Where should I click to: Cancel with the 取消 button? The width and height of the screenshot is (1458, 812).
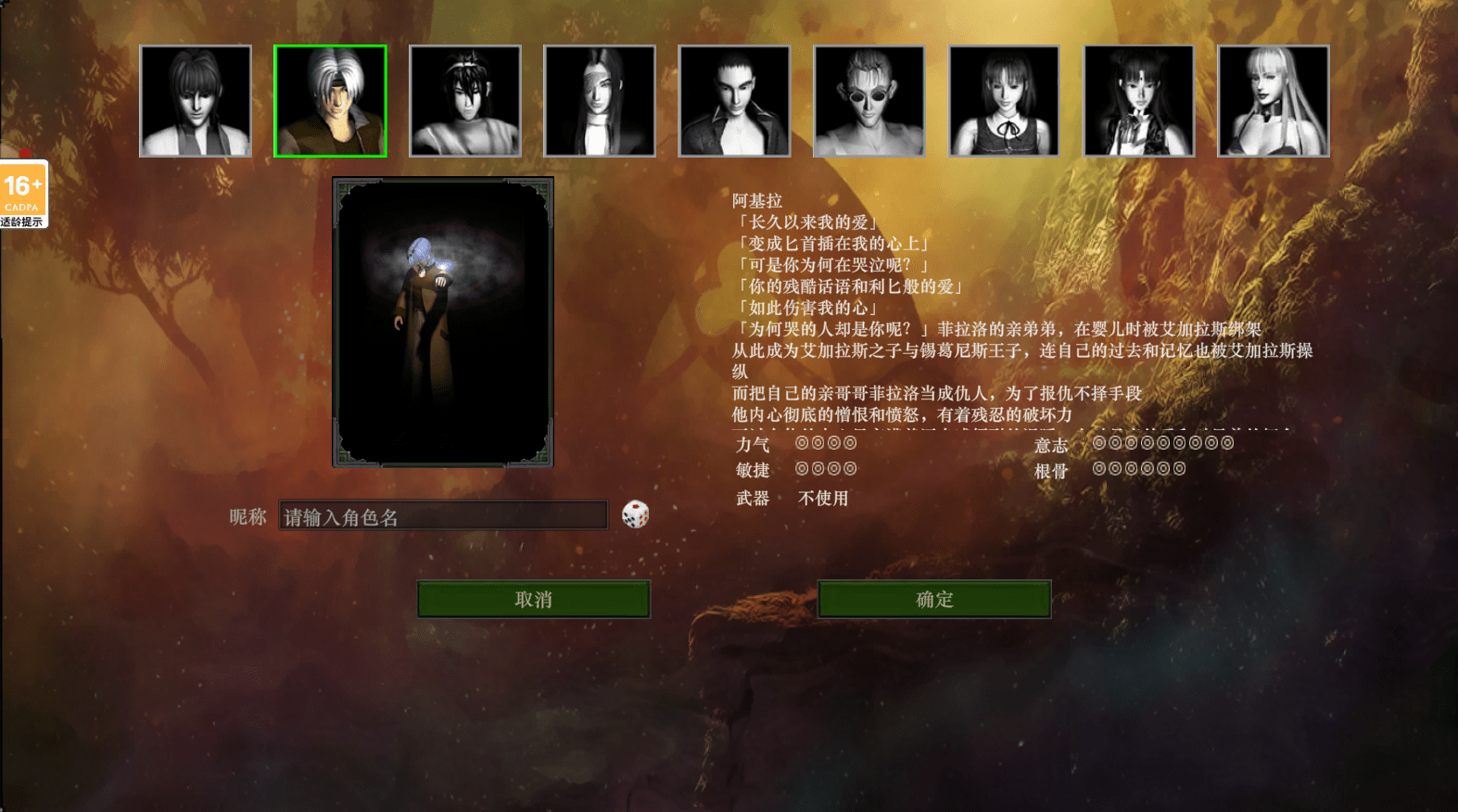tap(533, 600)
